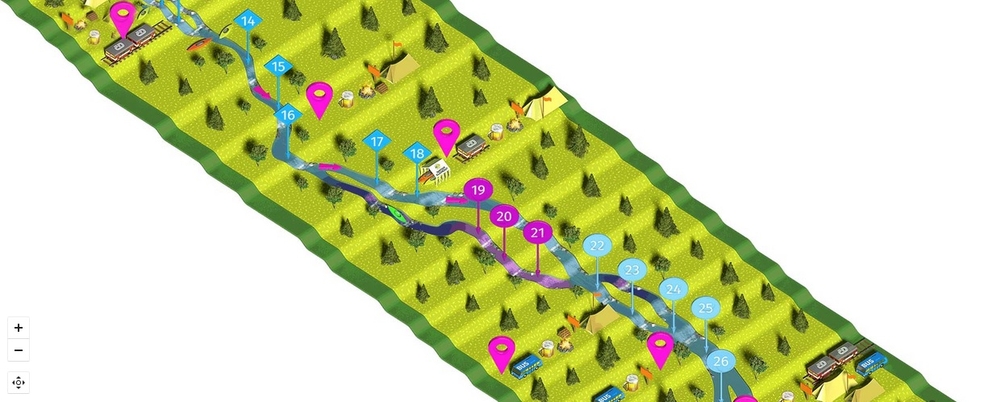The image size is (1000, 402).
Task: Select the level 17 flag
Action: point(377,142)
